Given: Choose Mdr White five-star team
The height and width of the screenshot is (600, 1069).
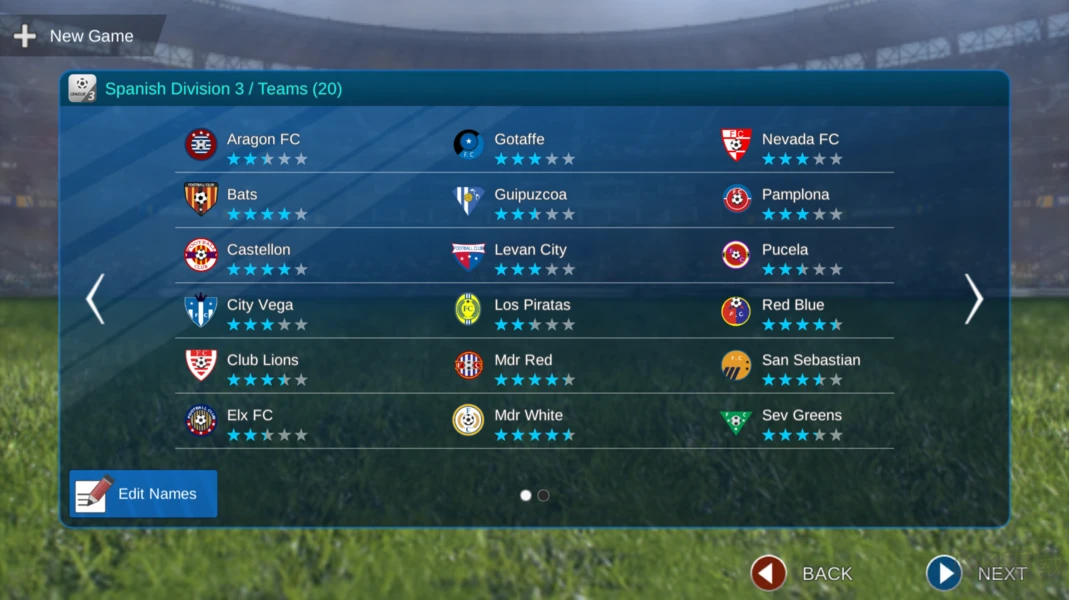Looking at the screenshot, I should pyautogui.click(x=528, y=421).
